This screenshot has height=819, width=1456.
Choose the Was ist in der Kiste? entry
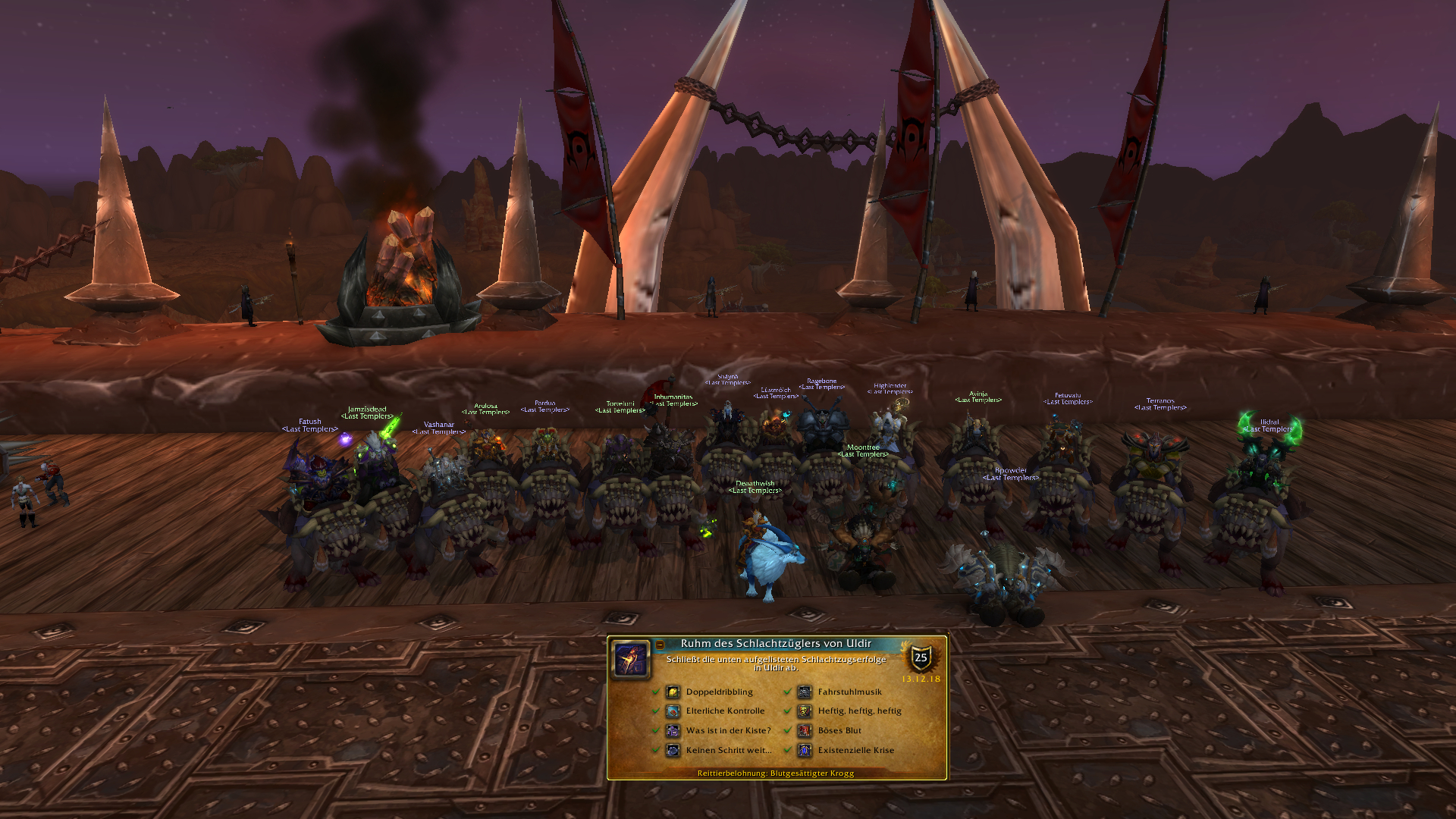727,731
